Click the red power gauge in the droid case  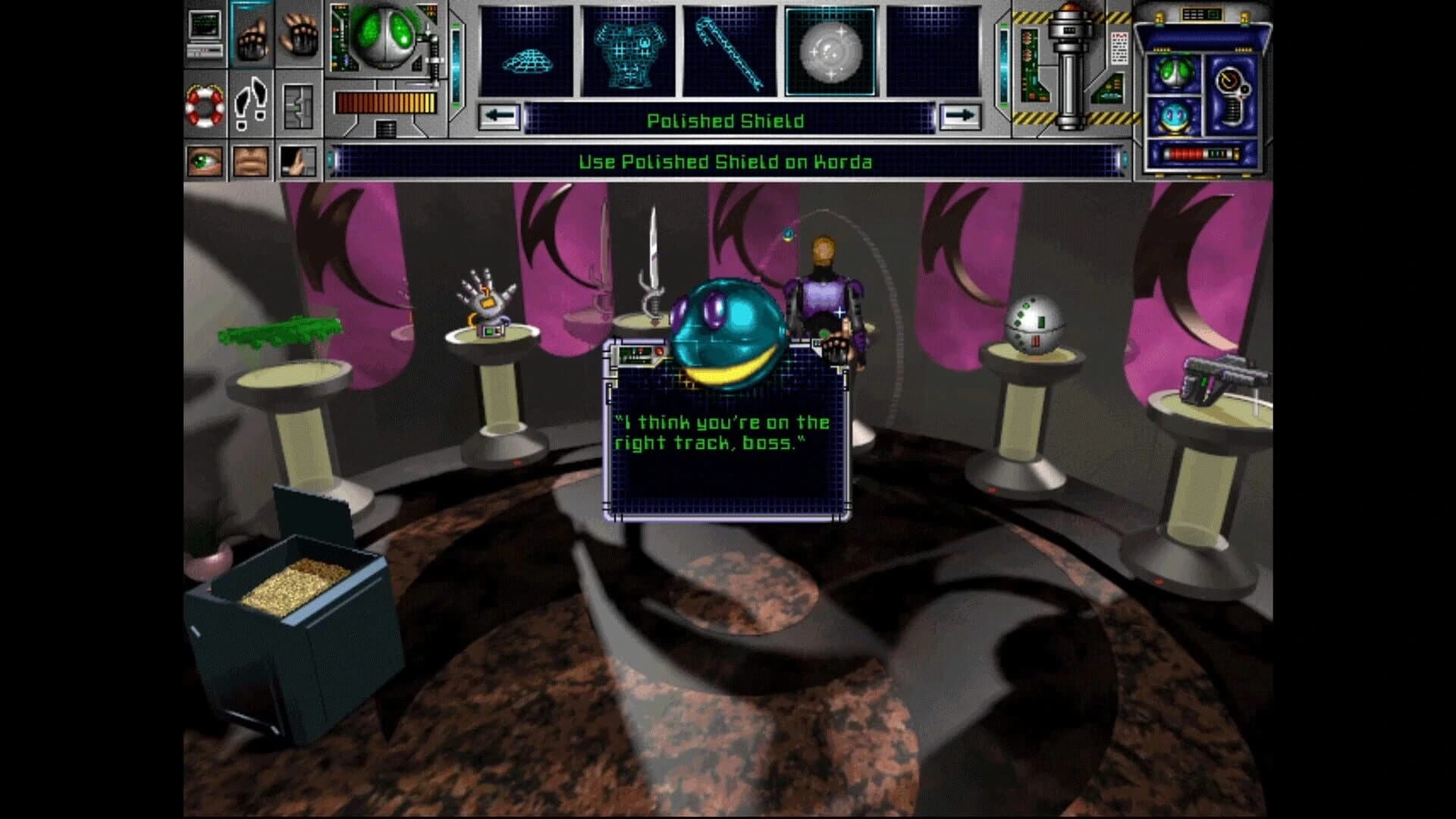pos(1187,154)
